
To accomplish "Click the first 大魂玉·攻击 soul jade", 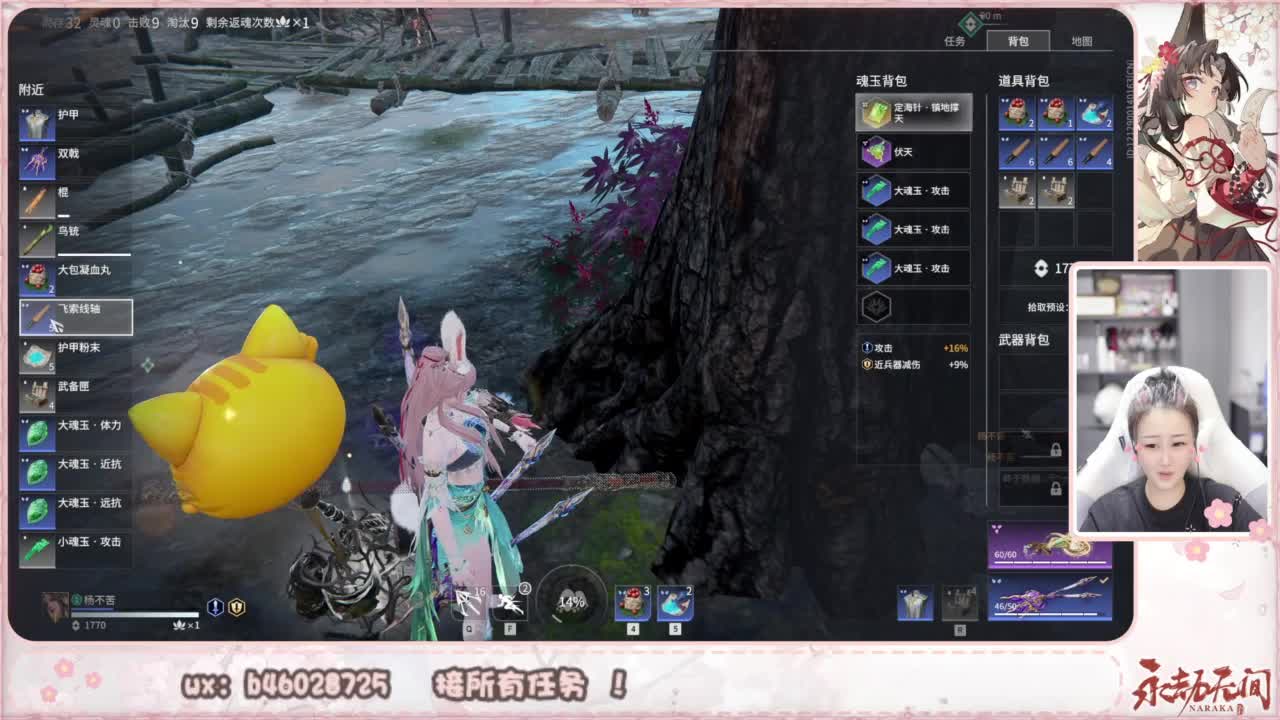I will [912, 190].
